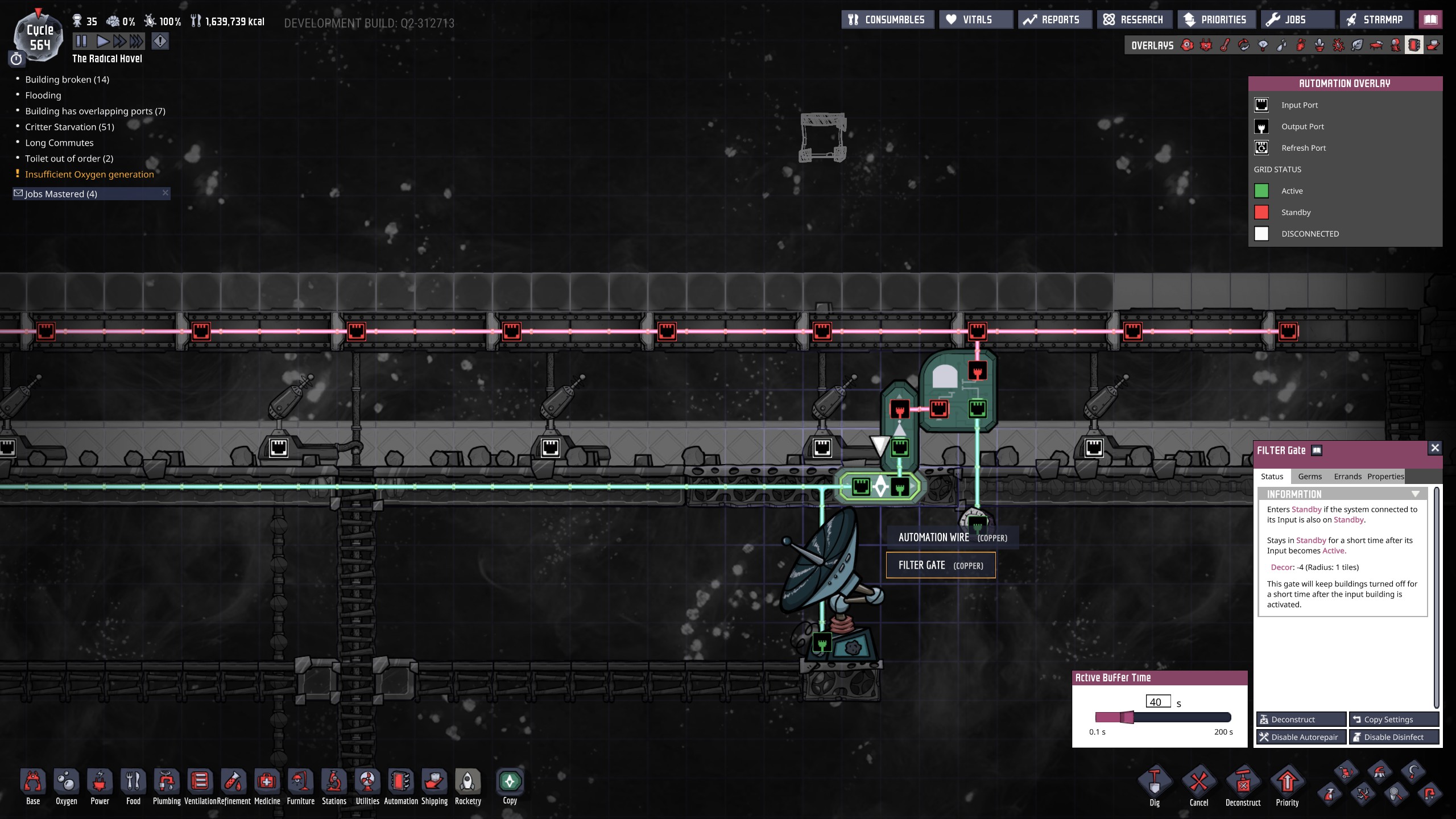Open the Errands tab
Image resolution: width=1456 pixels, height=819 pixels.
point(1347,477)
